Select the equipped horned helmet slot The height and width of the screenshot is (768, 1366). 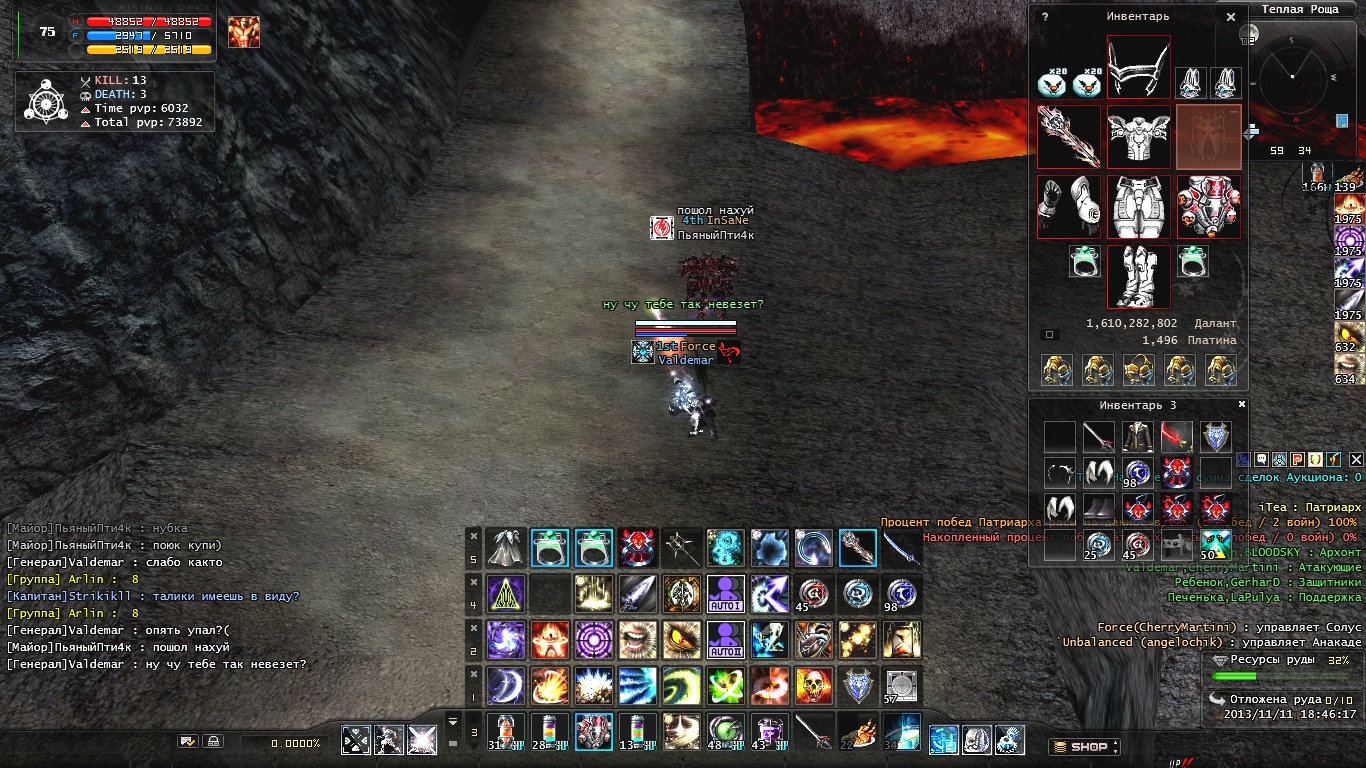tap(1138, 68)
